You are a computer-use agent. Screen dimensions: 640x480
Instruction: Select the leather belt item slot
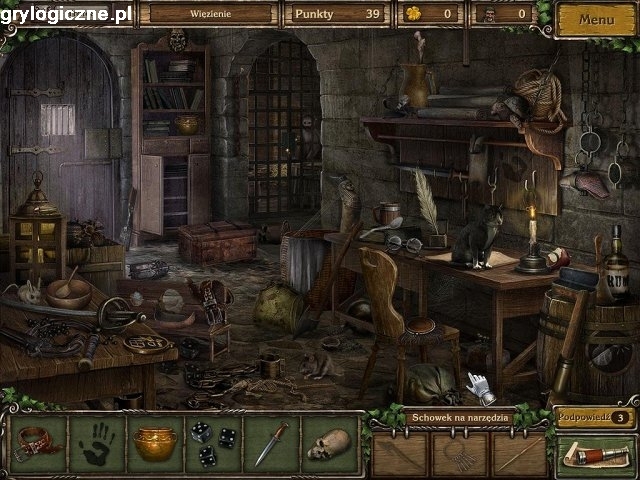click(39, 443)
